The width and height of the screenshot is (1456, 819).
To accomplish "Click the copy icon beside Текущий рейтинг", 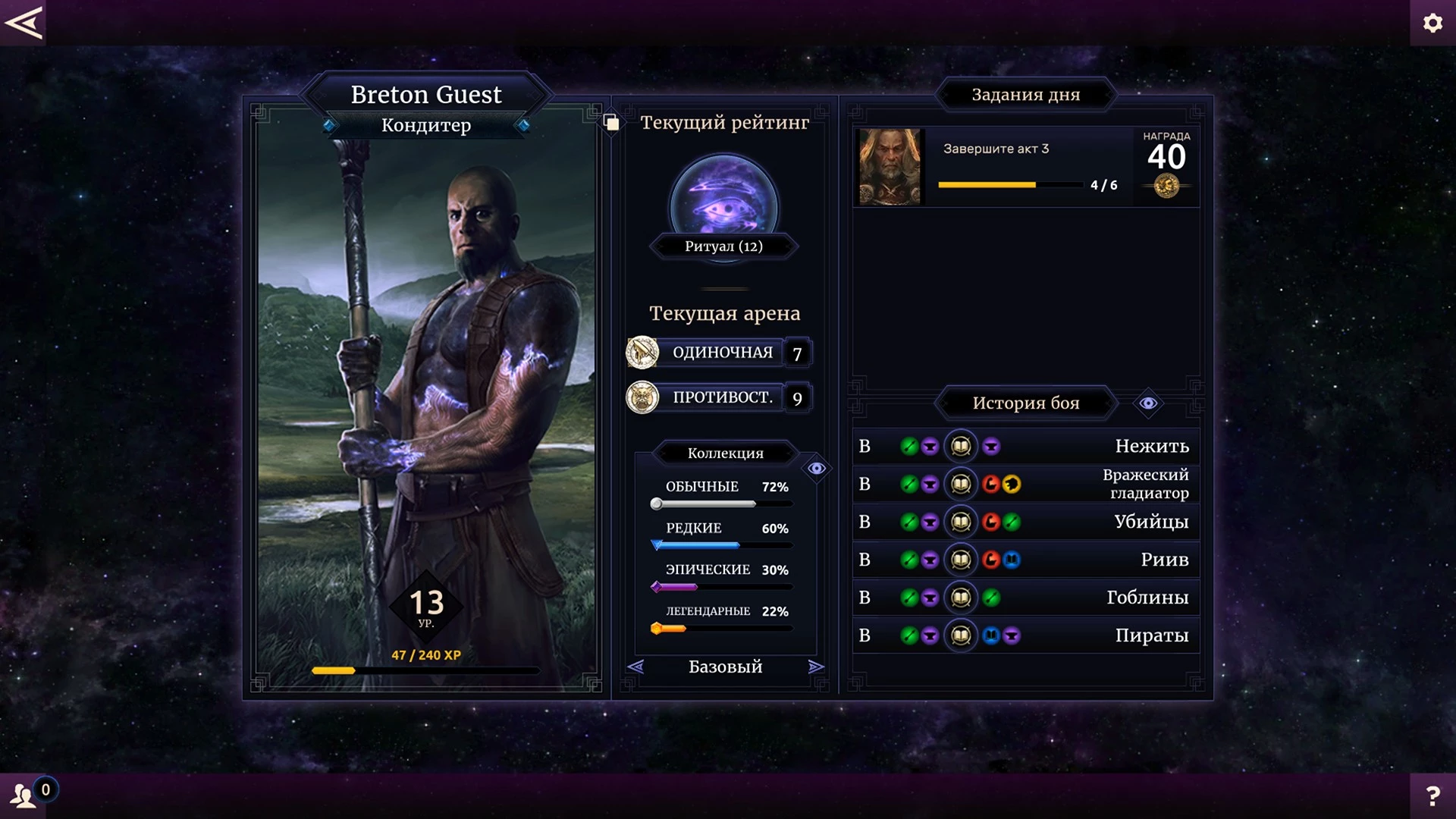I will [611, 123].
